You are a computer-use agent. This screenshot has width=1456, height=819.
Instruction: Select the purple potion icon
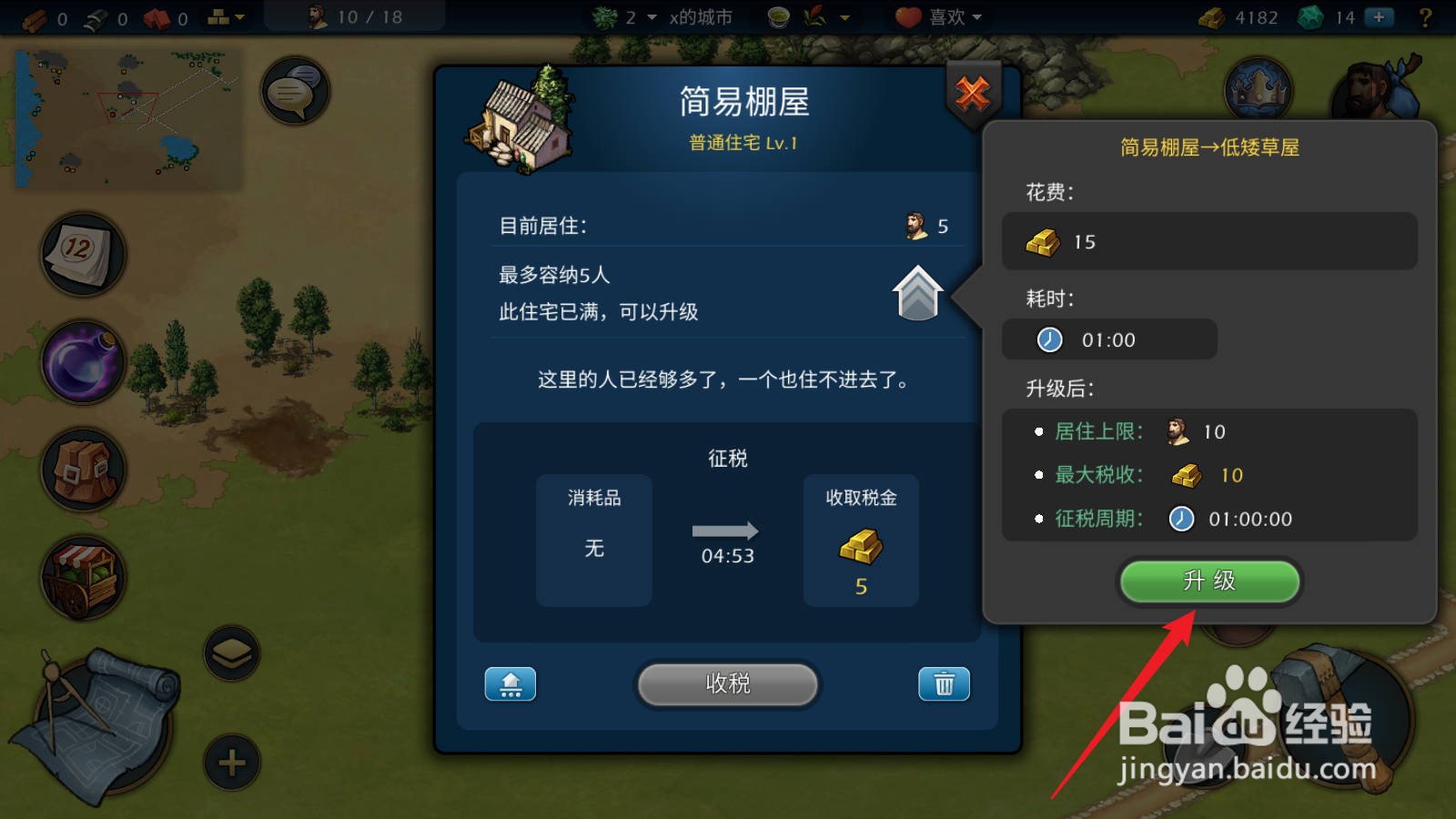(82, 362)
